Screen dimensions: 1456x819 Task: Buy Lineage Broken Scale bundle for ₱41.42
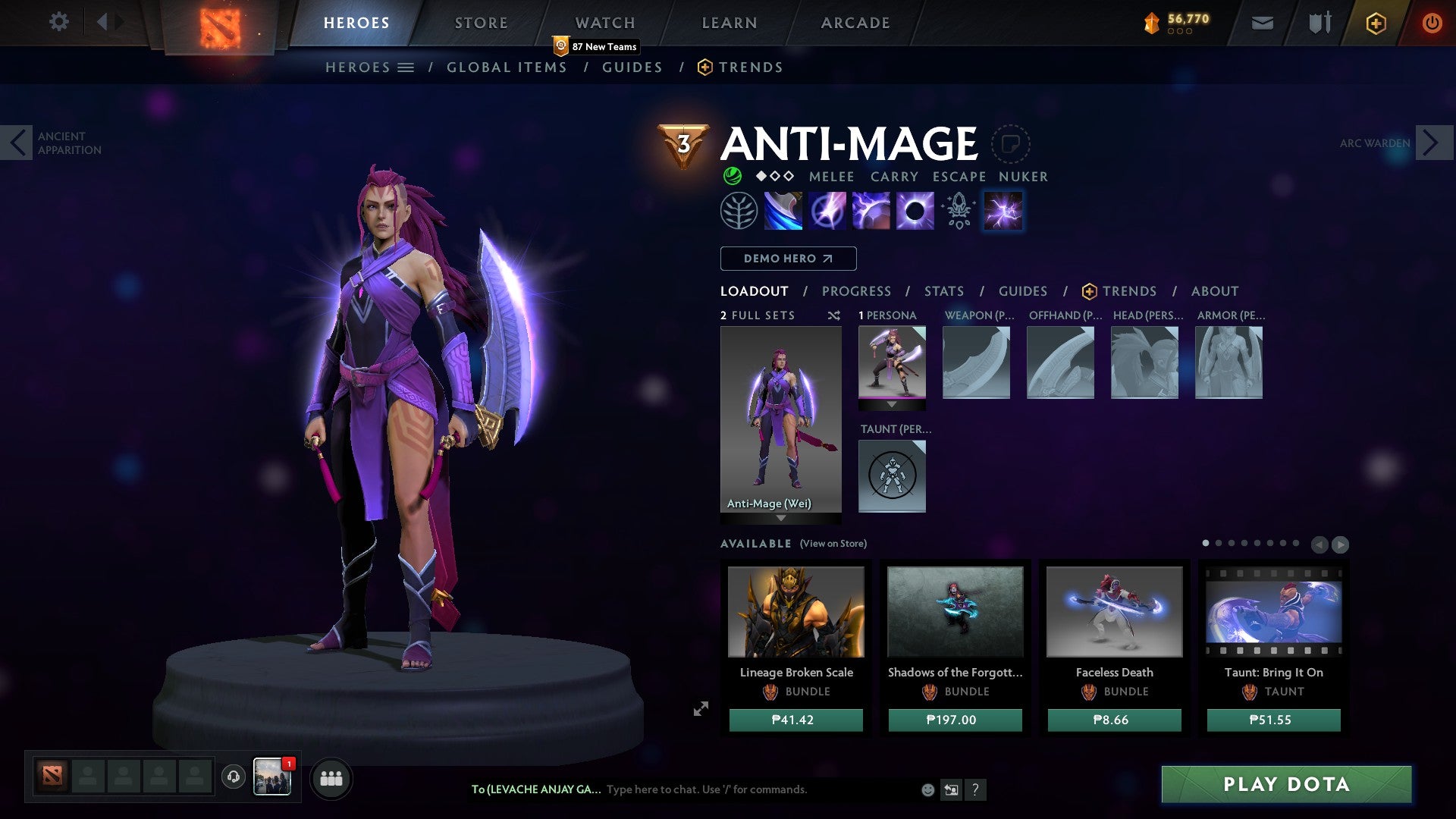point(795,720)
